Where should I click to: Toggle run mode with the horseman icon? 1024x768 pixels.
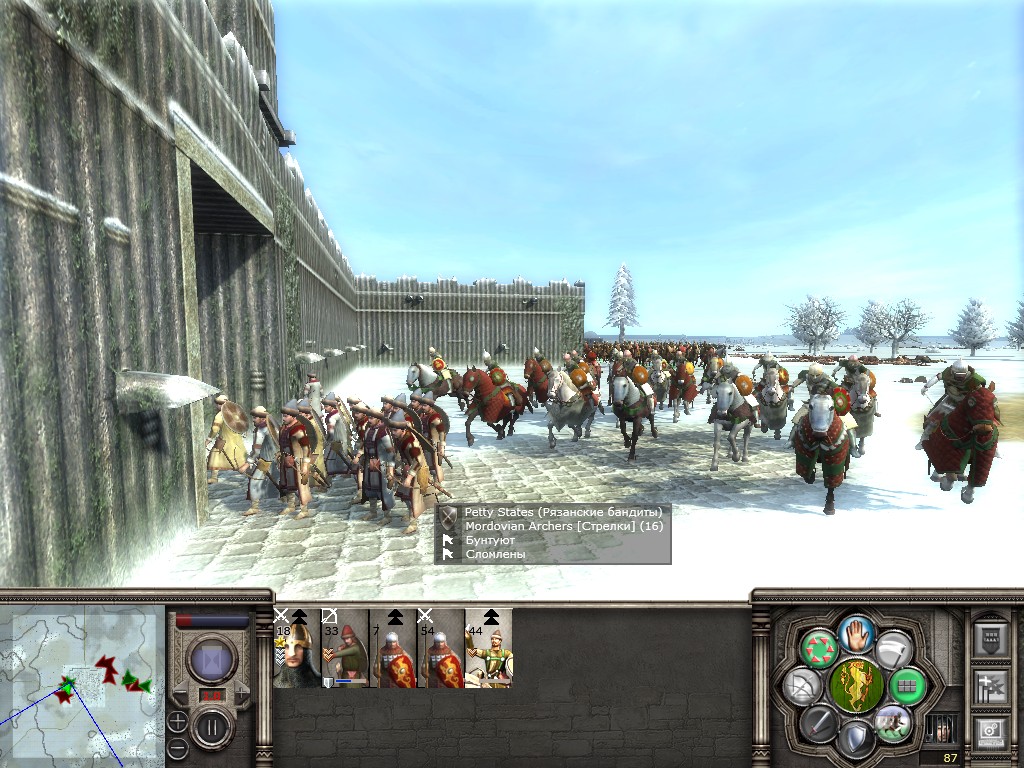[892, 722]
